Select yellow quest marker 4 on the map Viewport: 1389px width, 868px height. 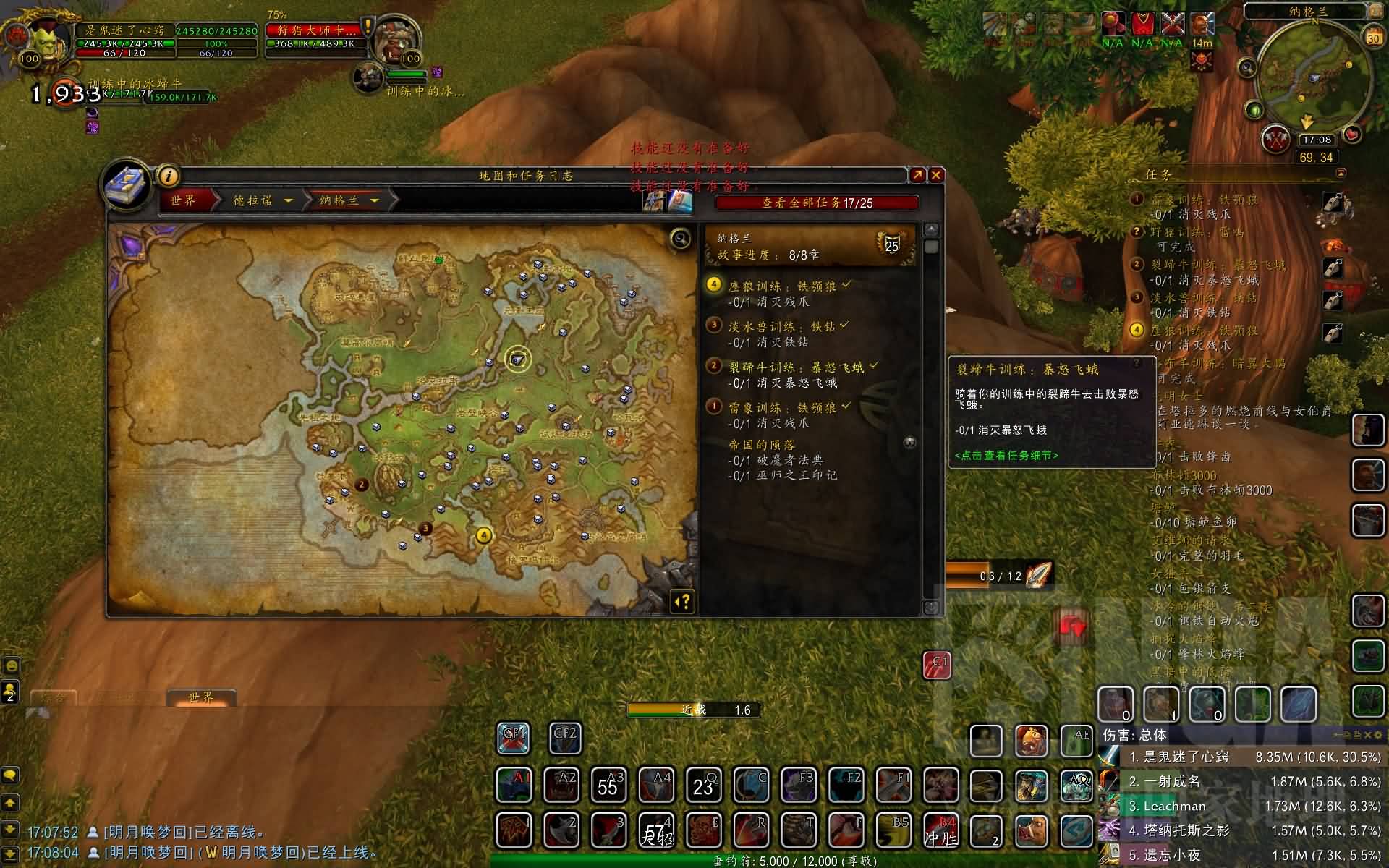click(x=483, y=535)
